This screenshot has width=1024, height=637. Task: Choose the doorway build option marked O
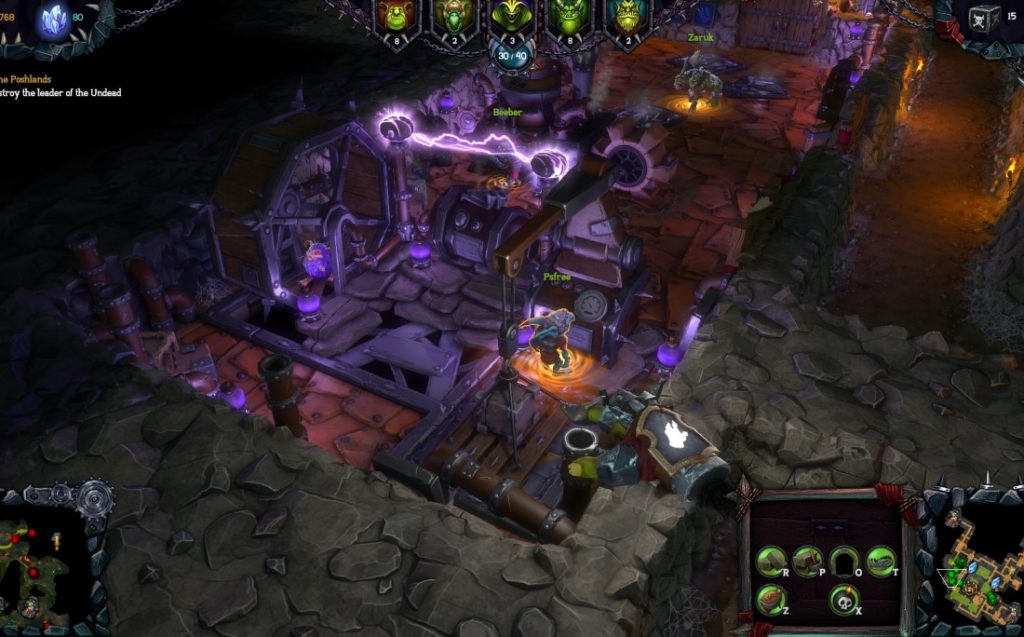pos(844,561)
